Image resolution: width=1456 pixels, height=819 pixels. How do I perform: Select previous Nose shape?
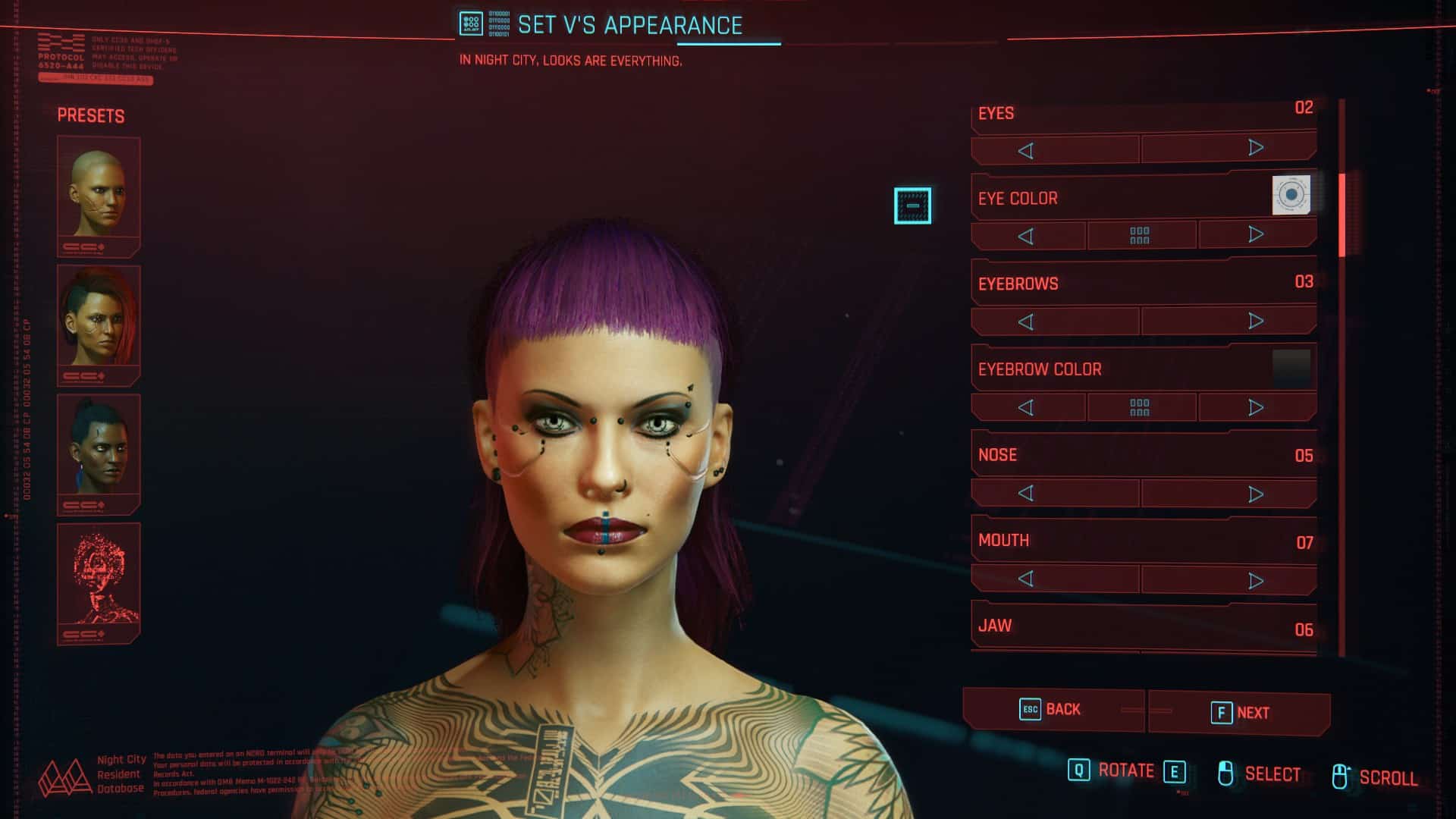point(1026,494)
